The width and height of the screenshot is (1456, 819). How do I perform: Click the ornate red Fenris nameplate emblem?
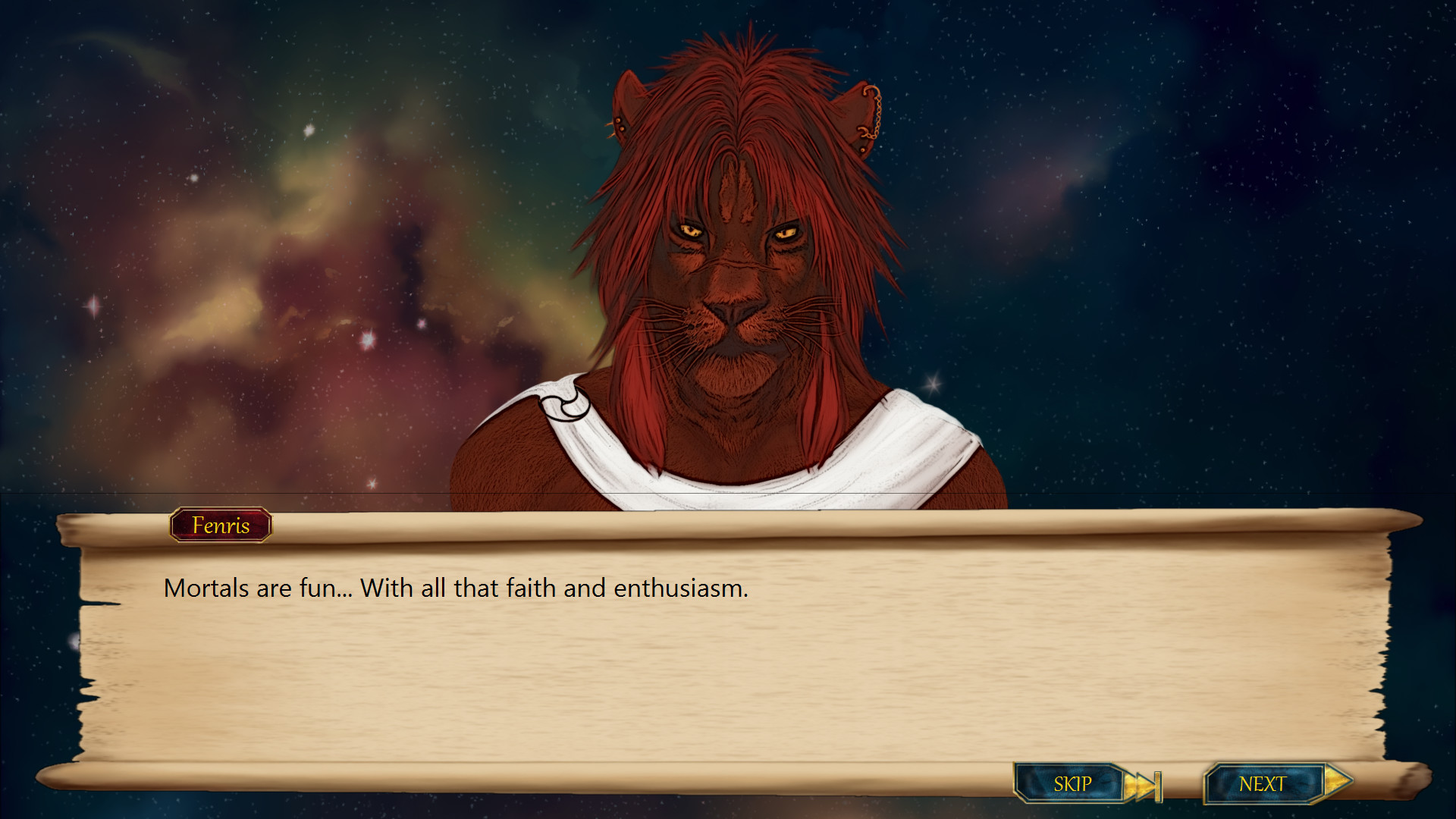(219, 526)
